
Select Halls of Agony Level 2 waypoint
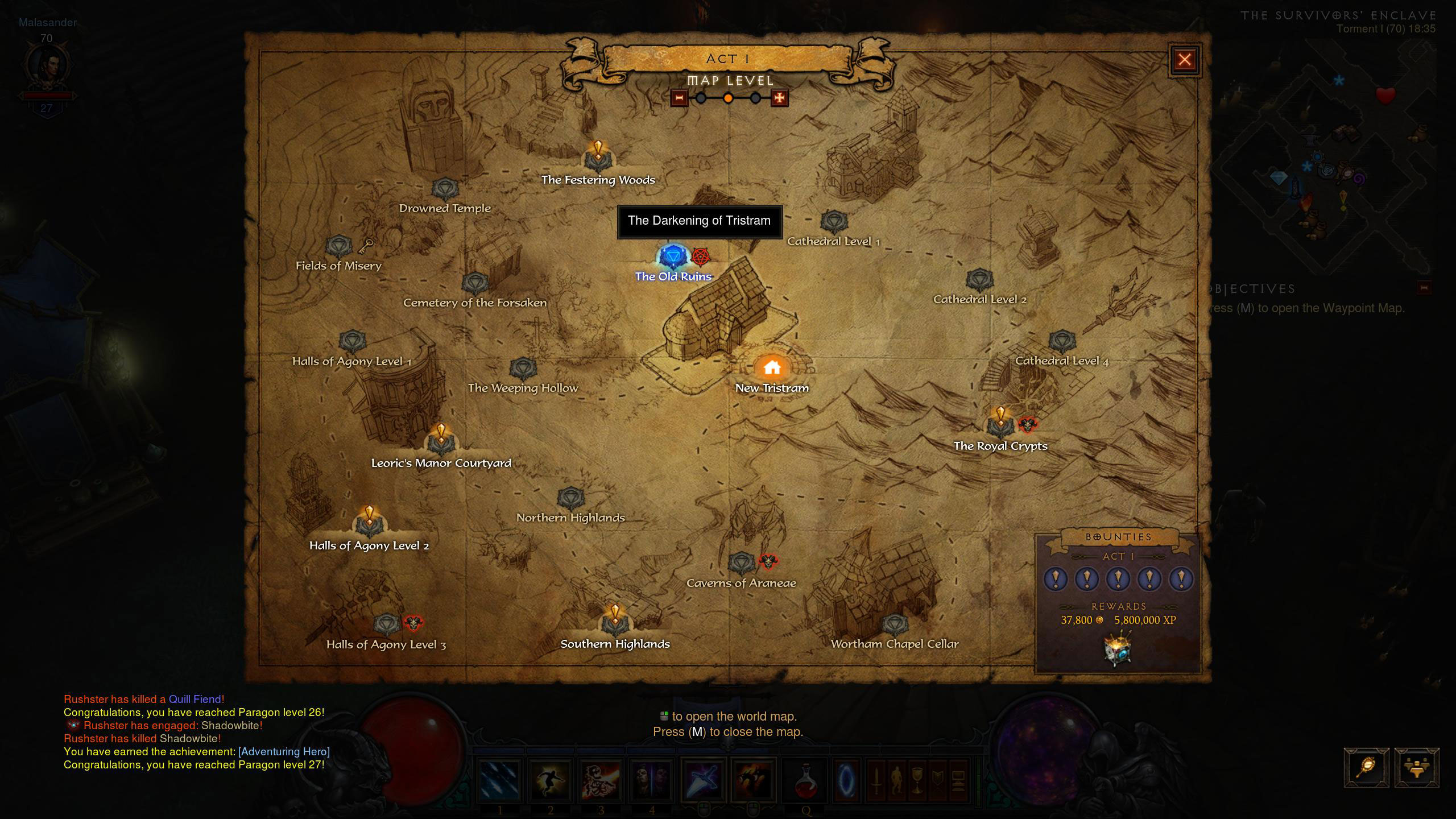point(369,524)
